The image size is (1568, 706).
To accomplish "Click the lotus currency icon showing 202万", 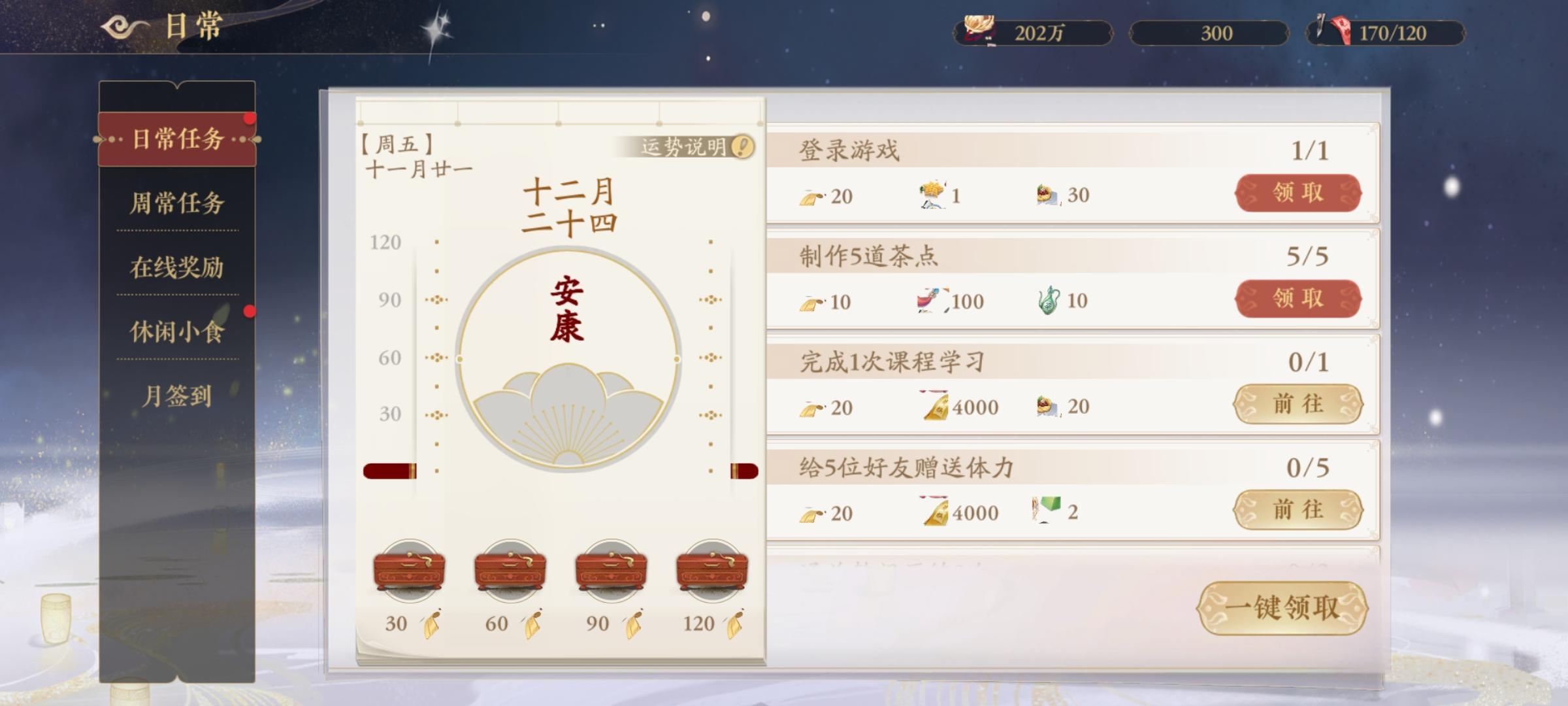I will coord(977,31).
